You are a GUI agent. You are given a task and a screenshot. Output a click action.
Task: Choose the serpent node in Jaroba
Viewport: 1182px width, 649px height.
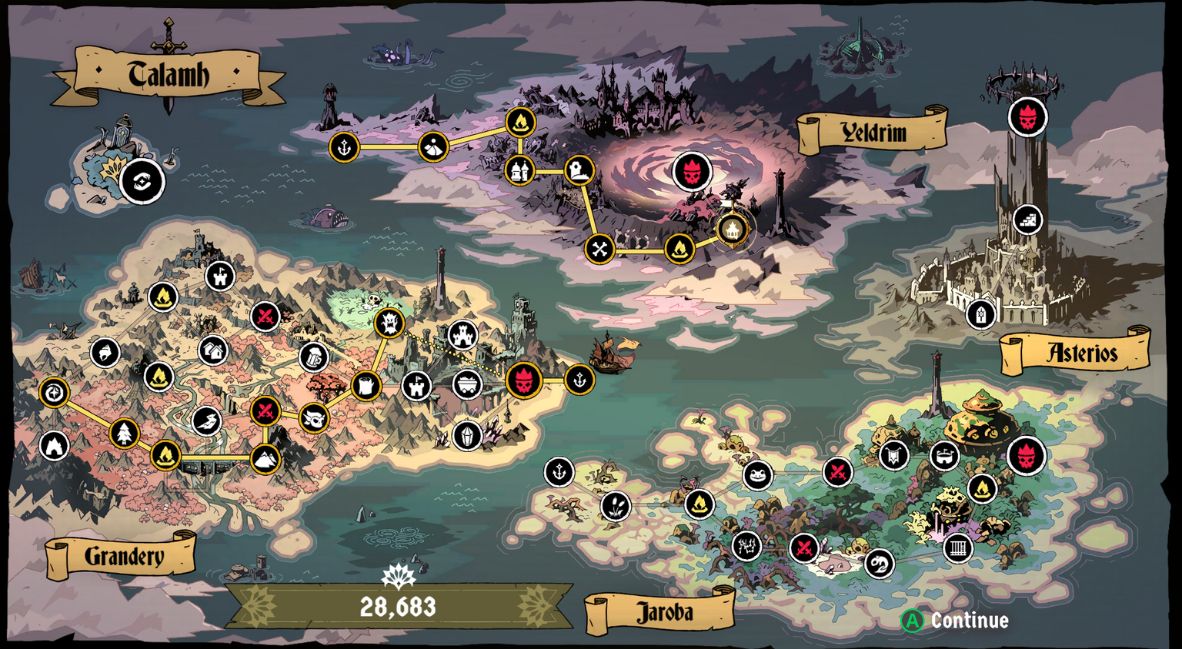[x=878, y=563]
